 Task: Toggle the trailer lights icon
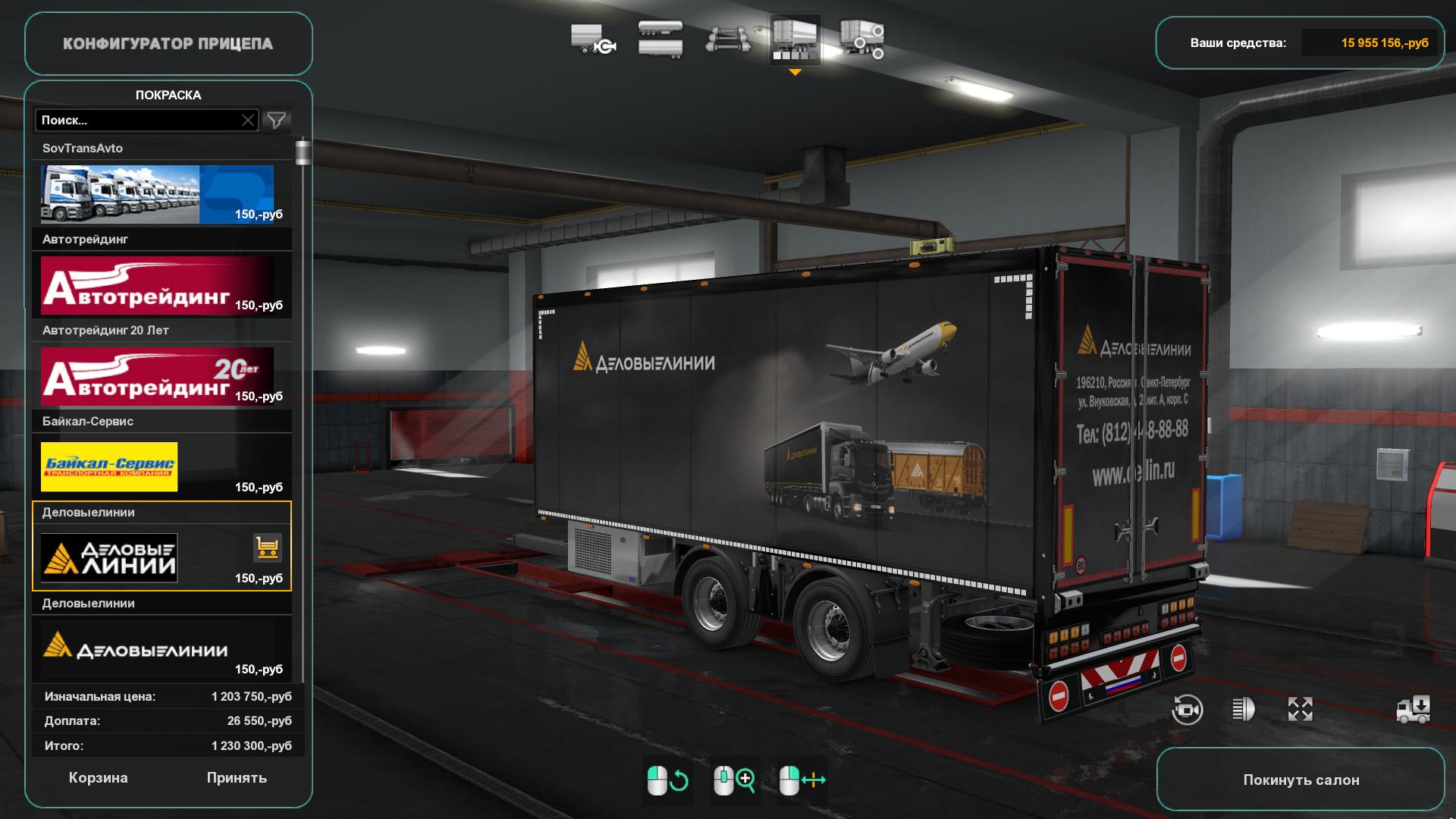[x=1243, y=710]
